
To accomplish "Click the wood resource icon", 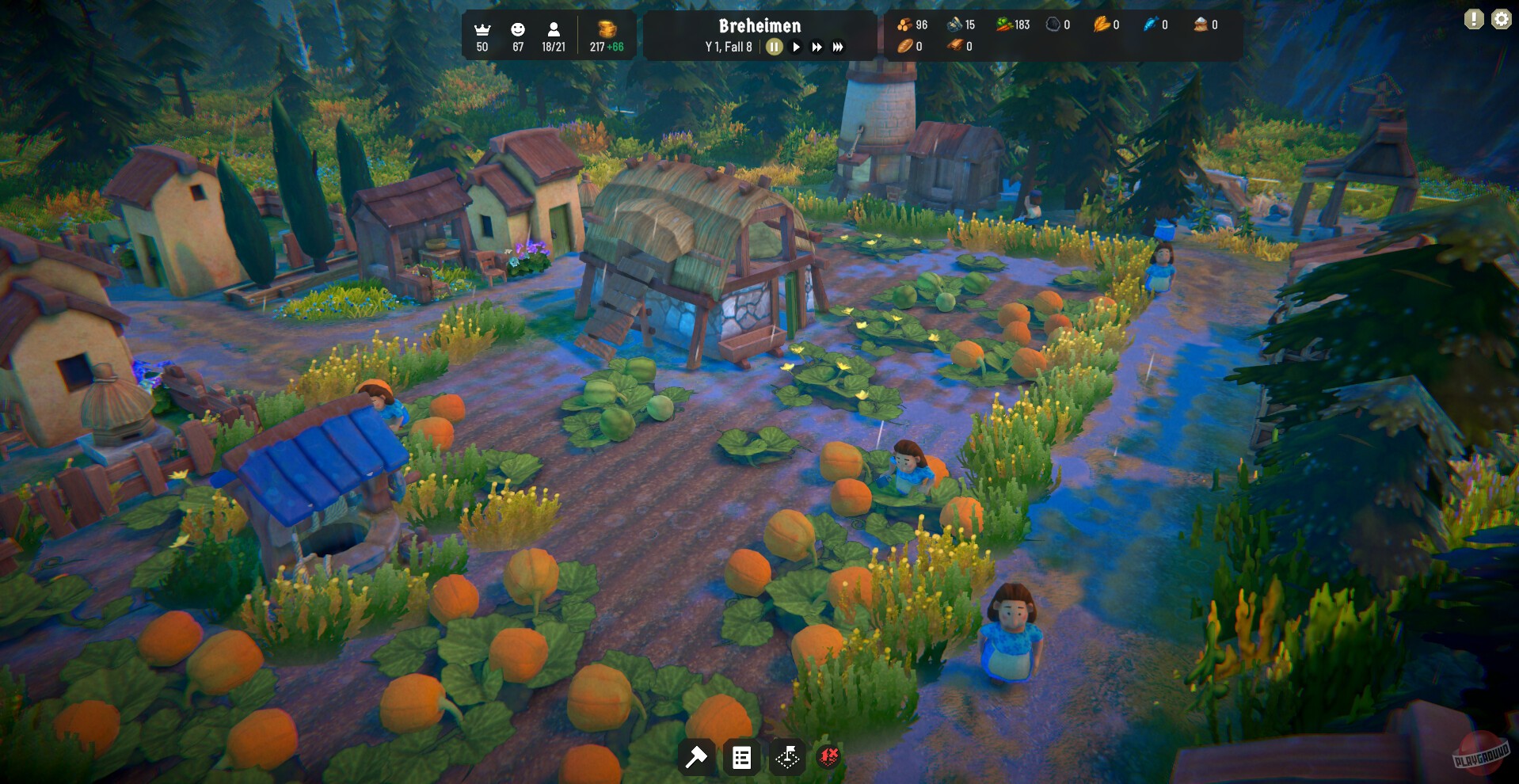I will click(x=904, y=25).
